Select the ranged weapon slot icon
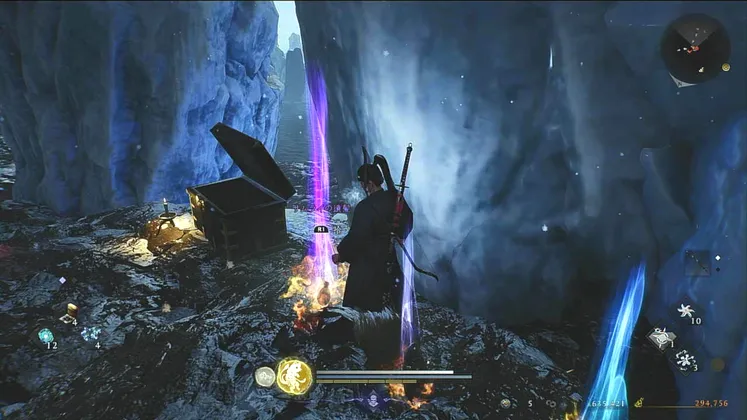747x420 pixels. [697, 263]
